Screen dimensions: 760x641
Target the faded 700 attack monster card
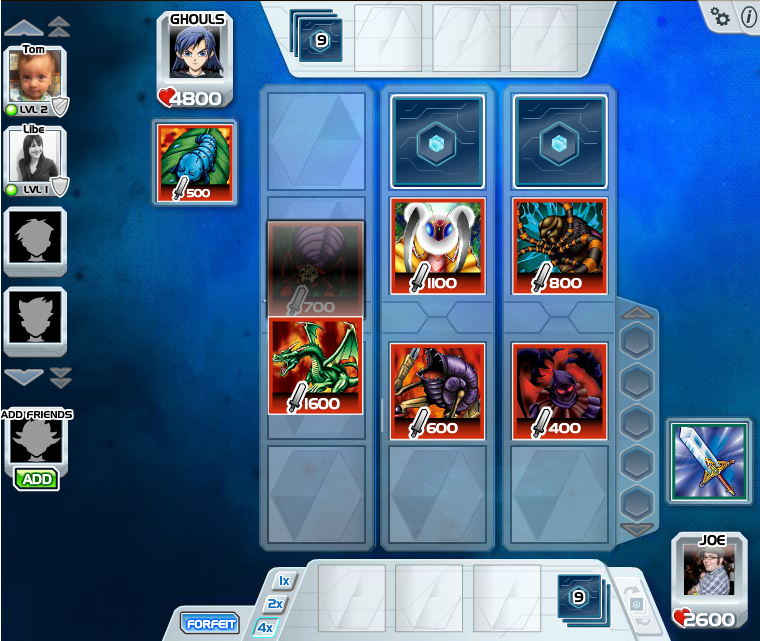[316, 270]
